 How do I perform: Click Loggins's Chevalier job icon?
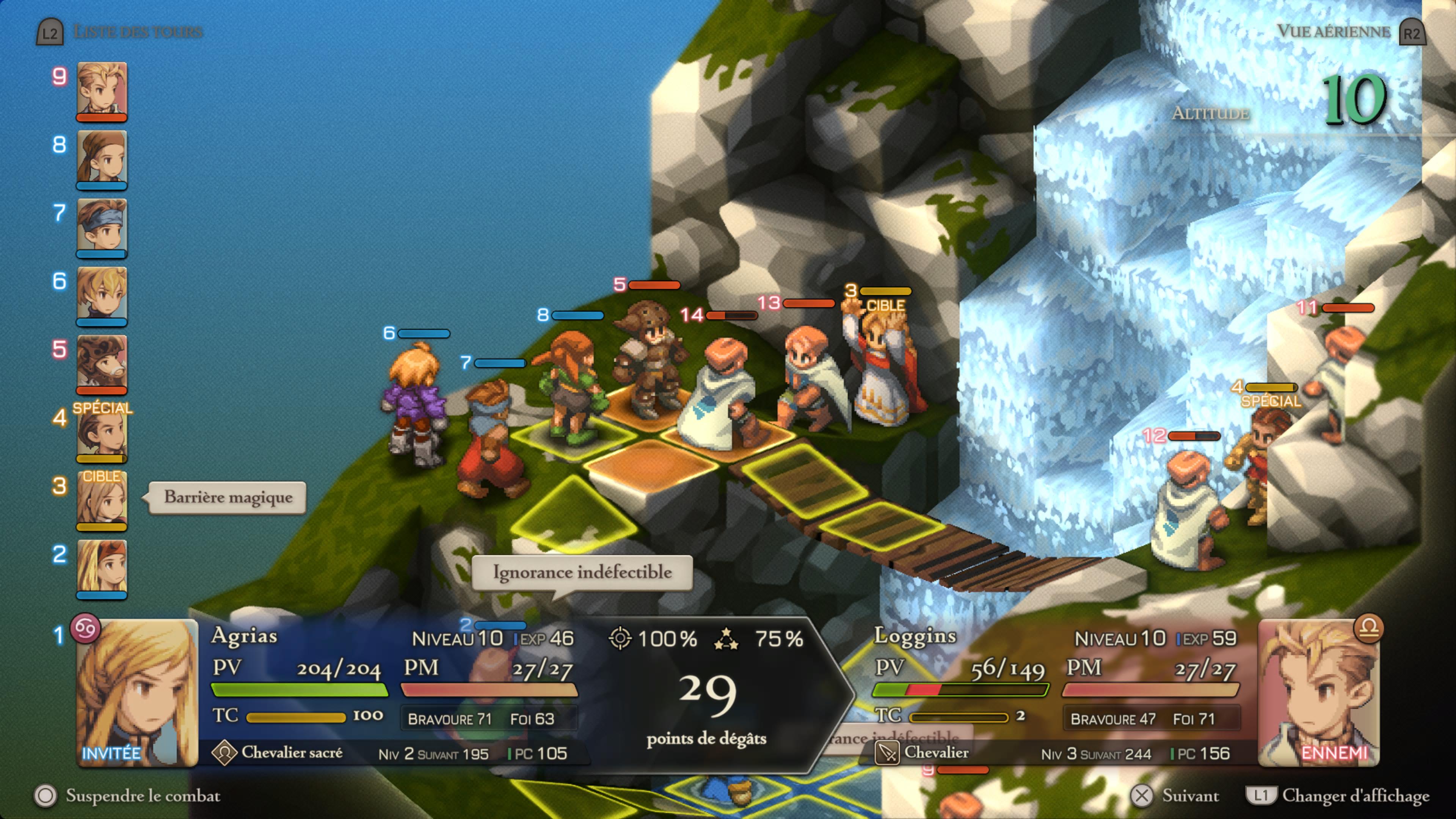coord(887,753)
